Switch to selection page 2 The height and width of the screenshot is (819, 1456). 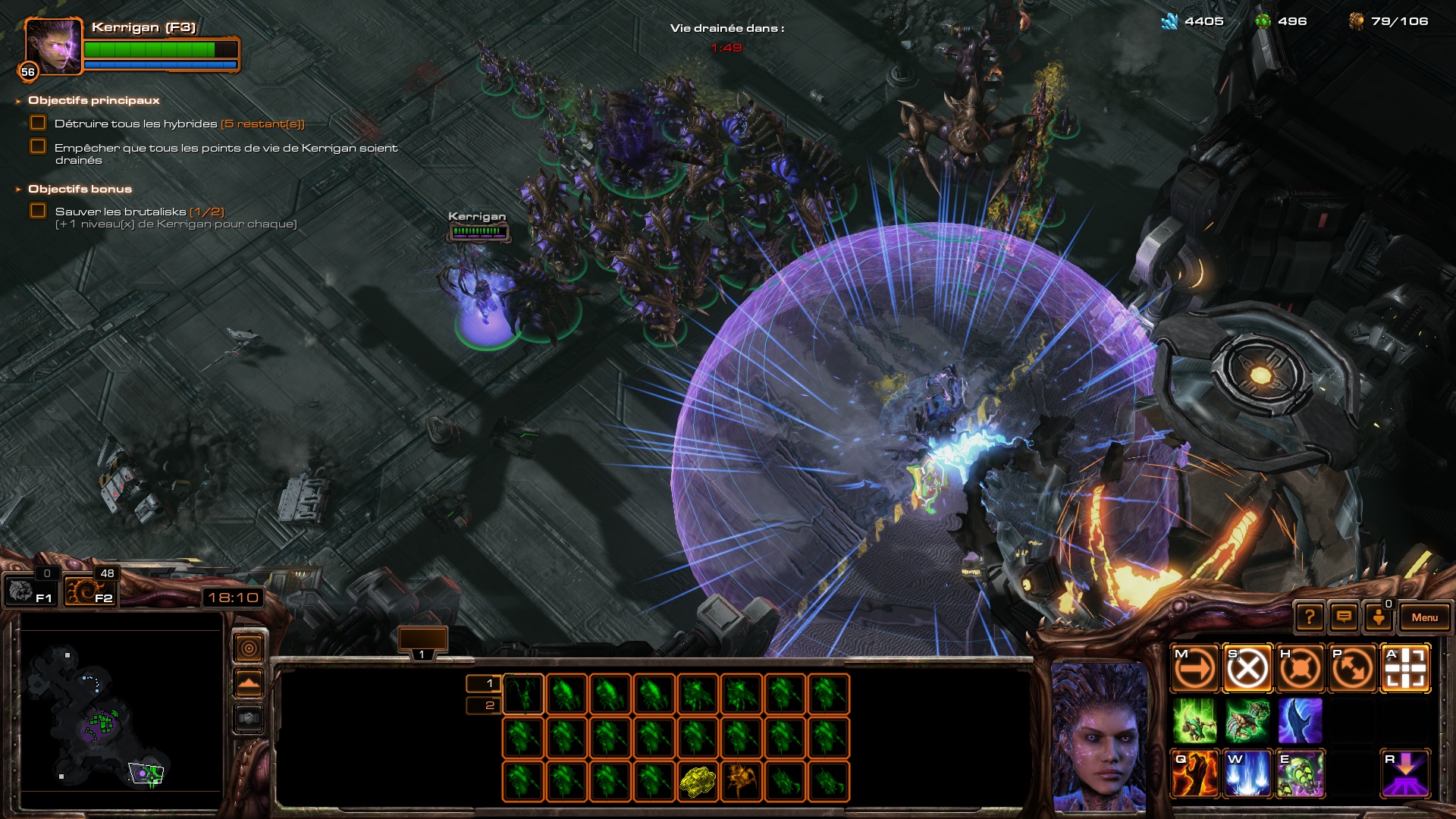point(484,706)
